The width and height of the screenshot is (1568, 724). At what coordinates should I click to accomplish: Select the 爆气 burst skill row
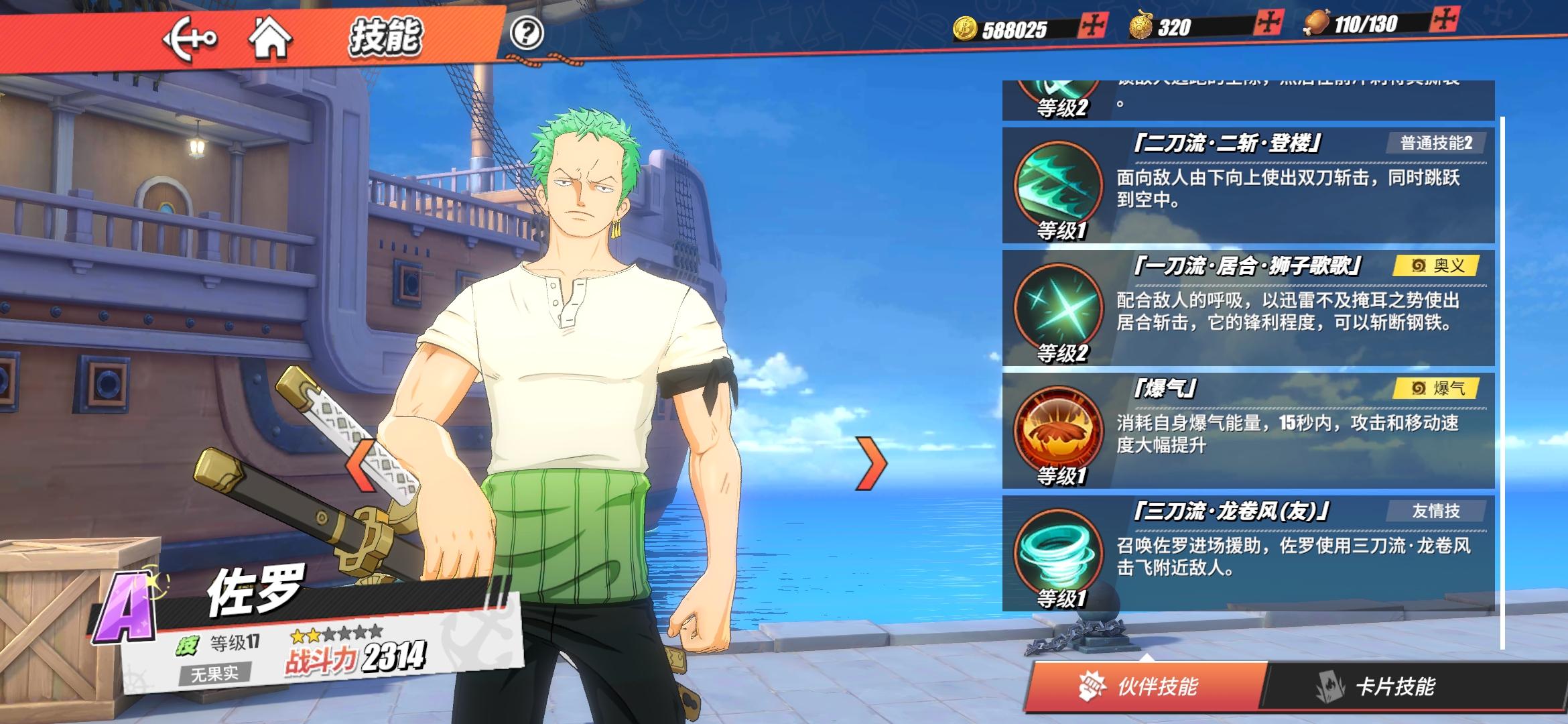[1248, 431]
